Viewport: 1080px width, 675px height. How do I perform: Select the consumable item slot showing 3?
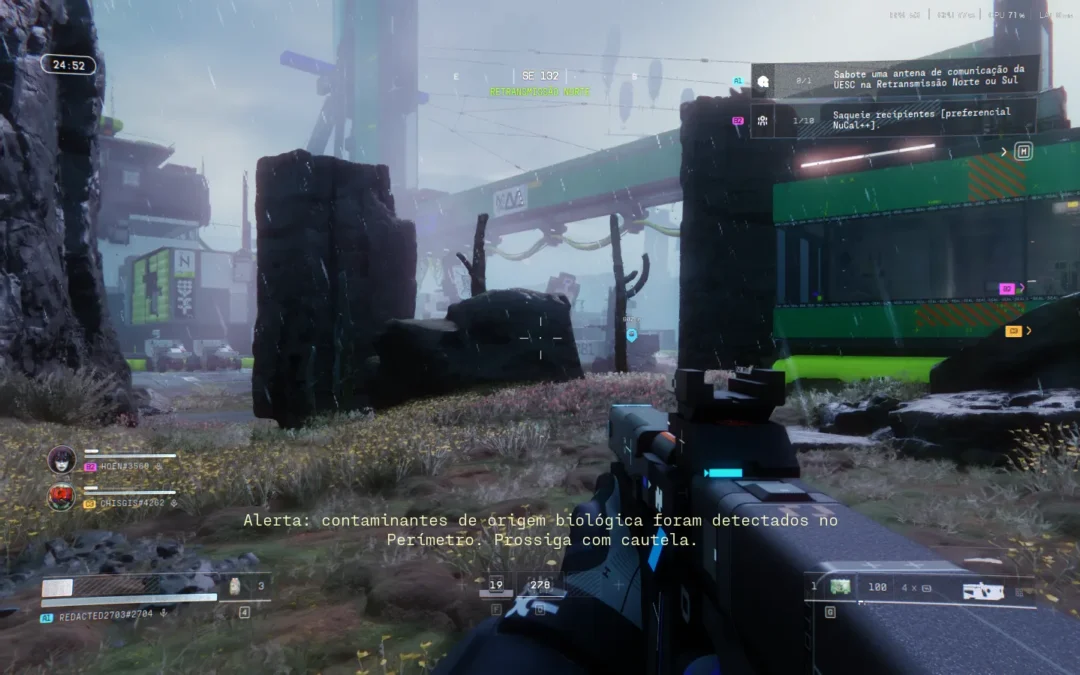(x=236, y=587)
